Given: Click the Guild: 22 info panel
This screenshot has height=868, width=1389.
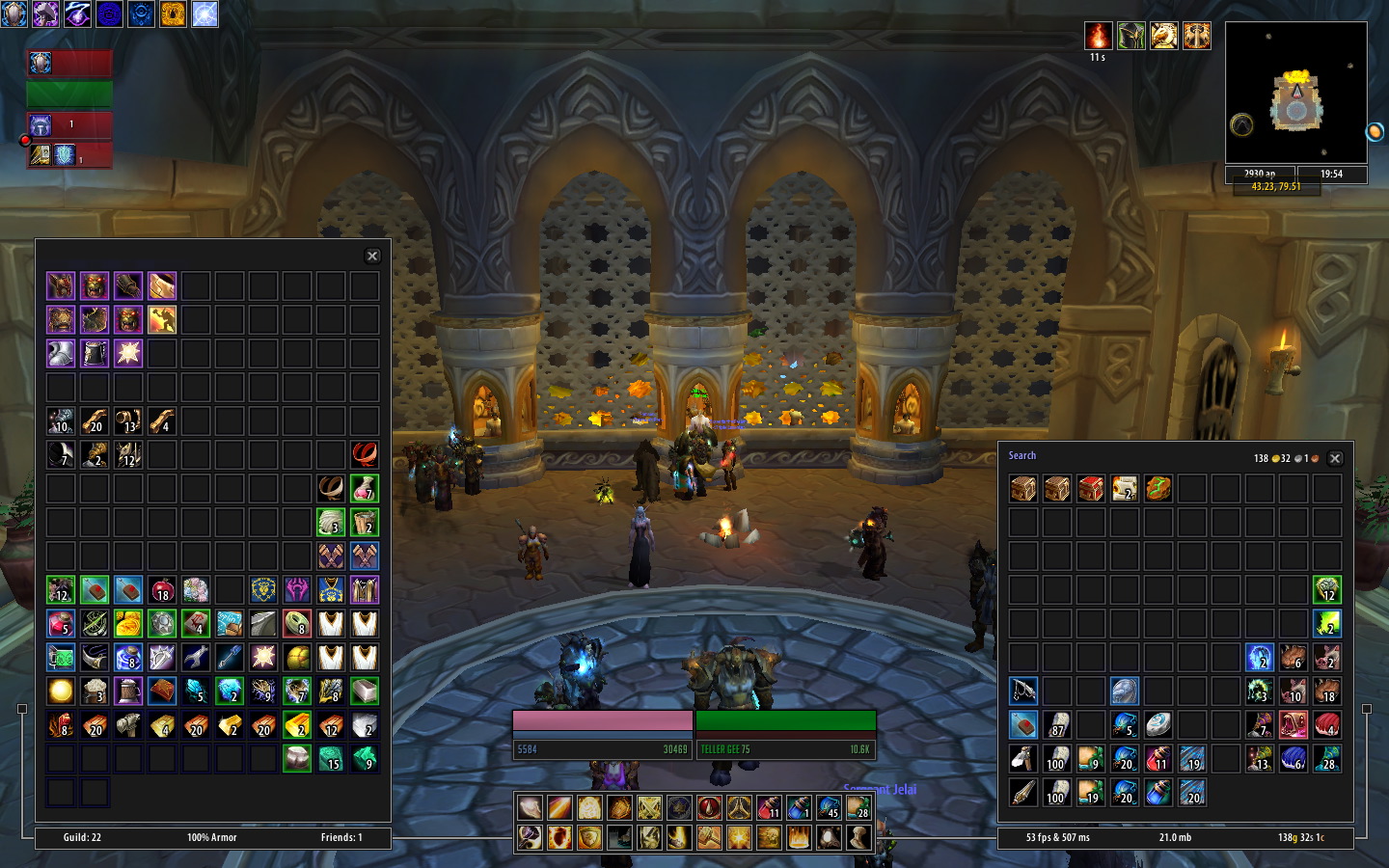Looking at the screenshot, I should click(82, 837).
